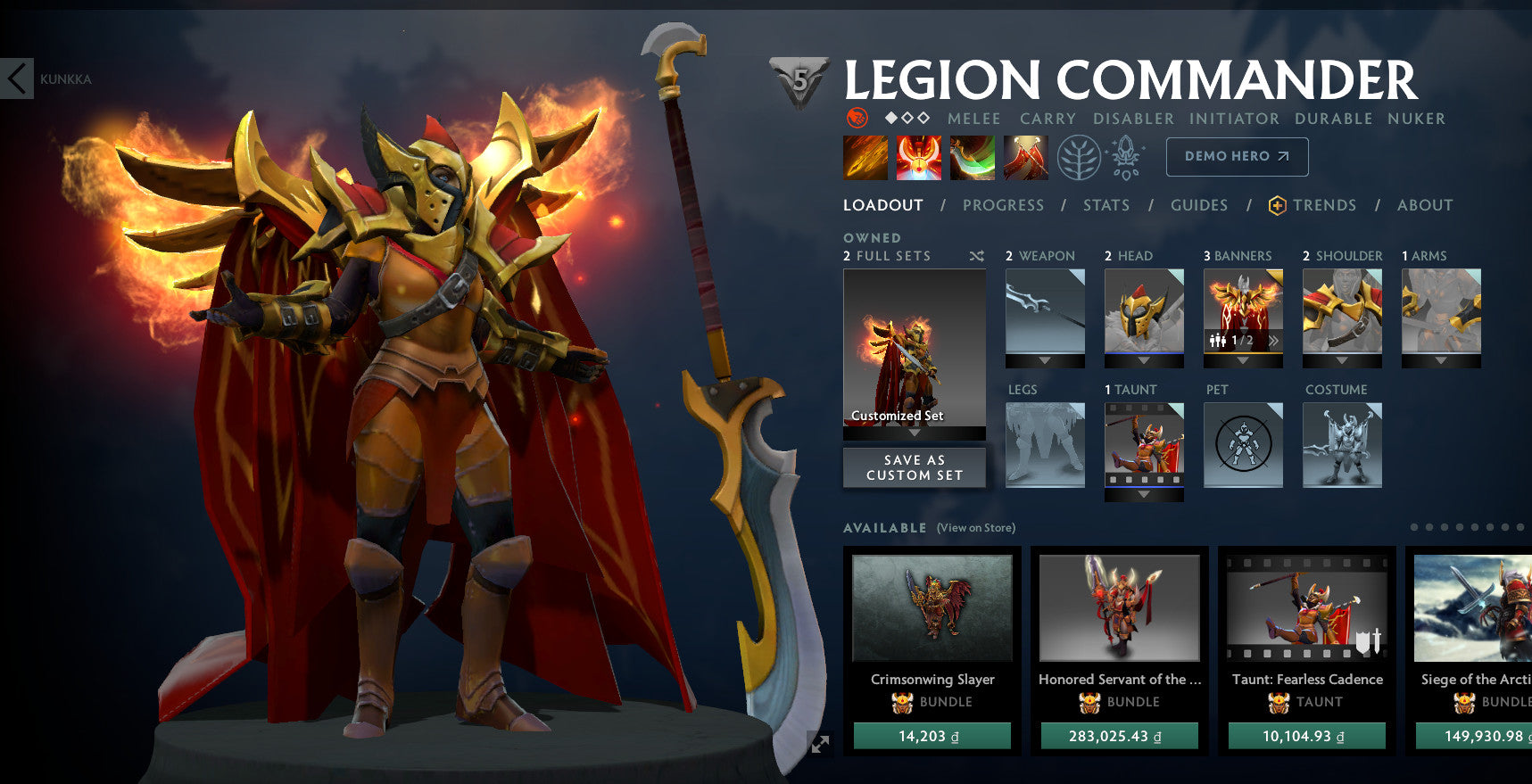
Task: Click the next banner double-chevron arrow
Action: pos(1274,341)
